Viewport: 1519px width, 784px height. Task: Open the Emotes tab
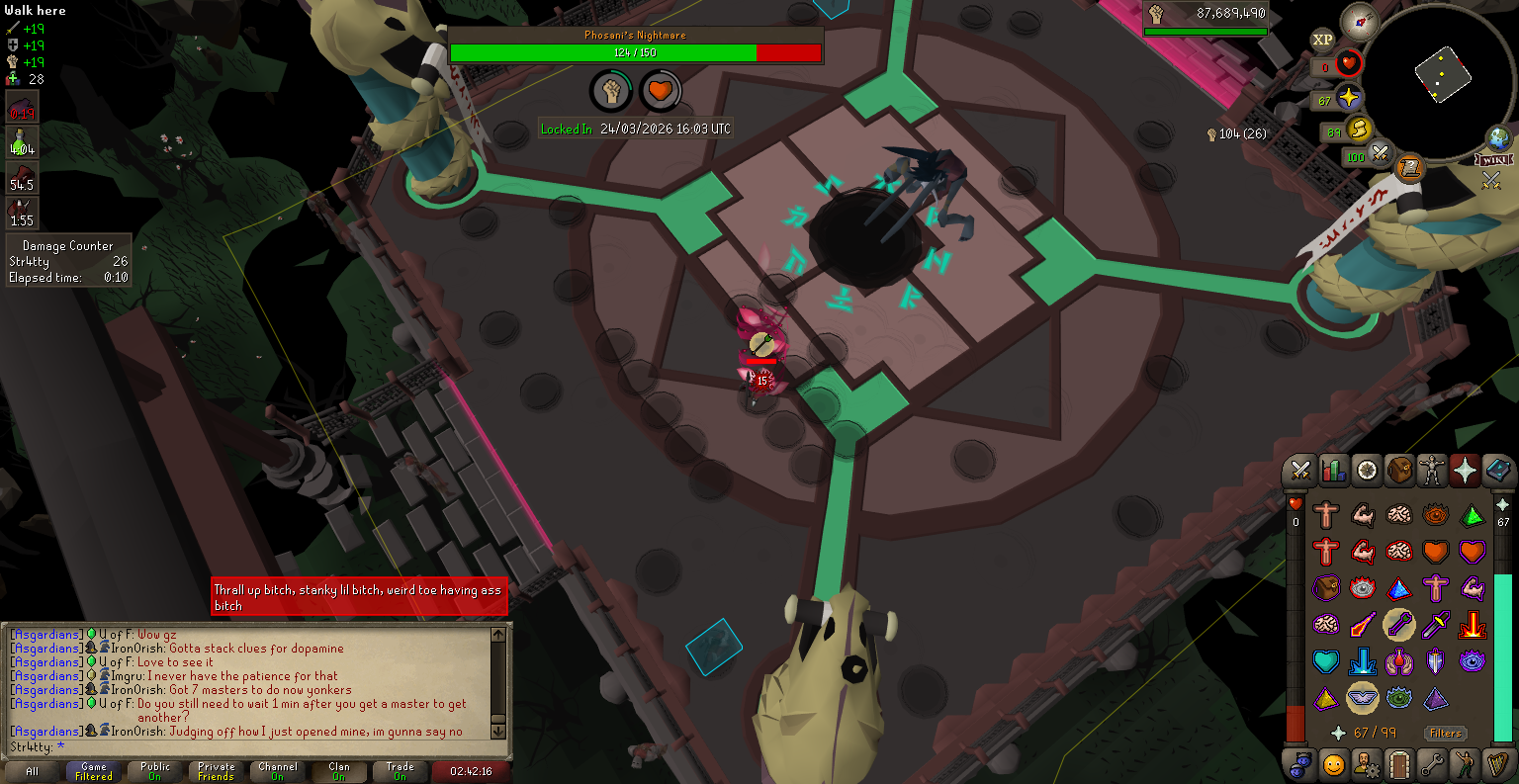pyautogui.click(x=1465, y=764)
